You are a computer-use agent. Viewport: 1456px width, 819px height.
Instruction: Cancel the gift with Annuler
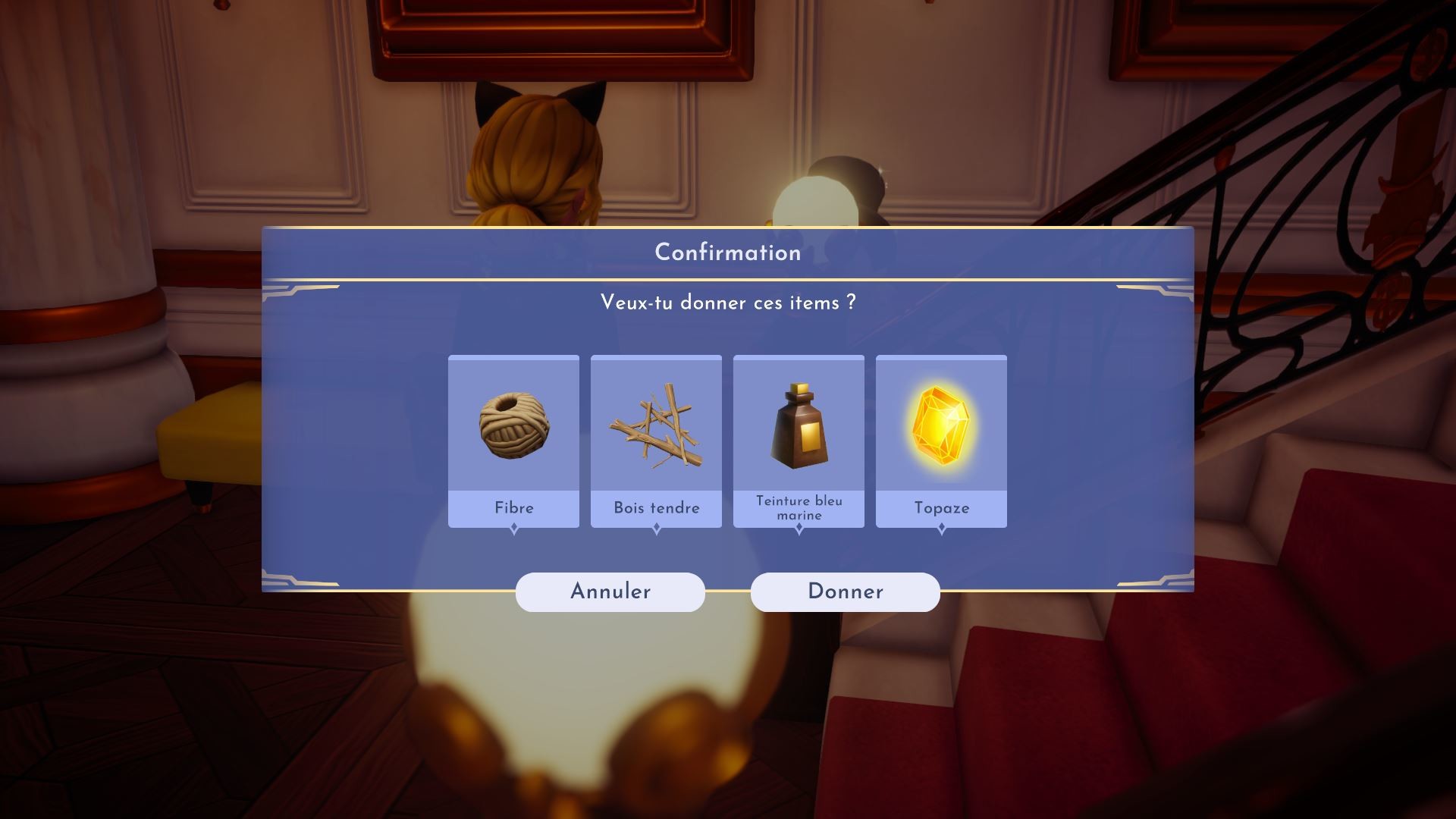tap(610, 591)
